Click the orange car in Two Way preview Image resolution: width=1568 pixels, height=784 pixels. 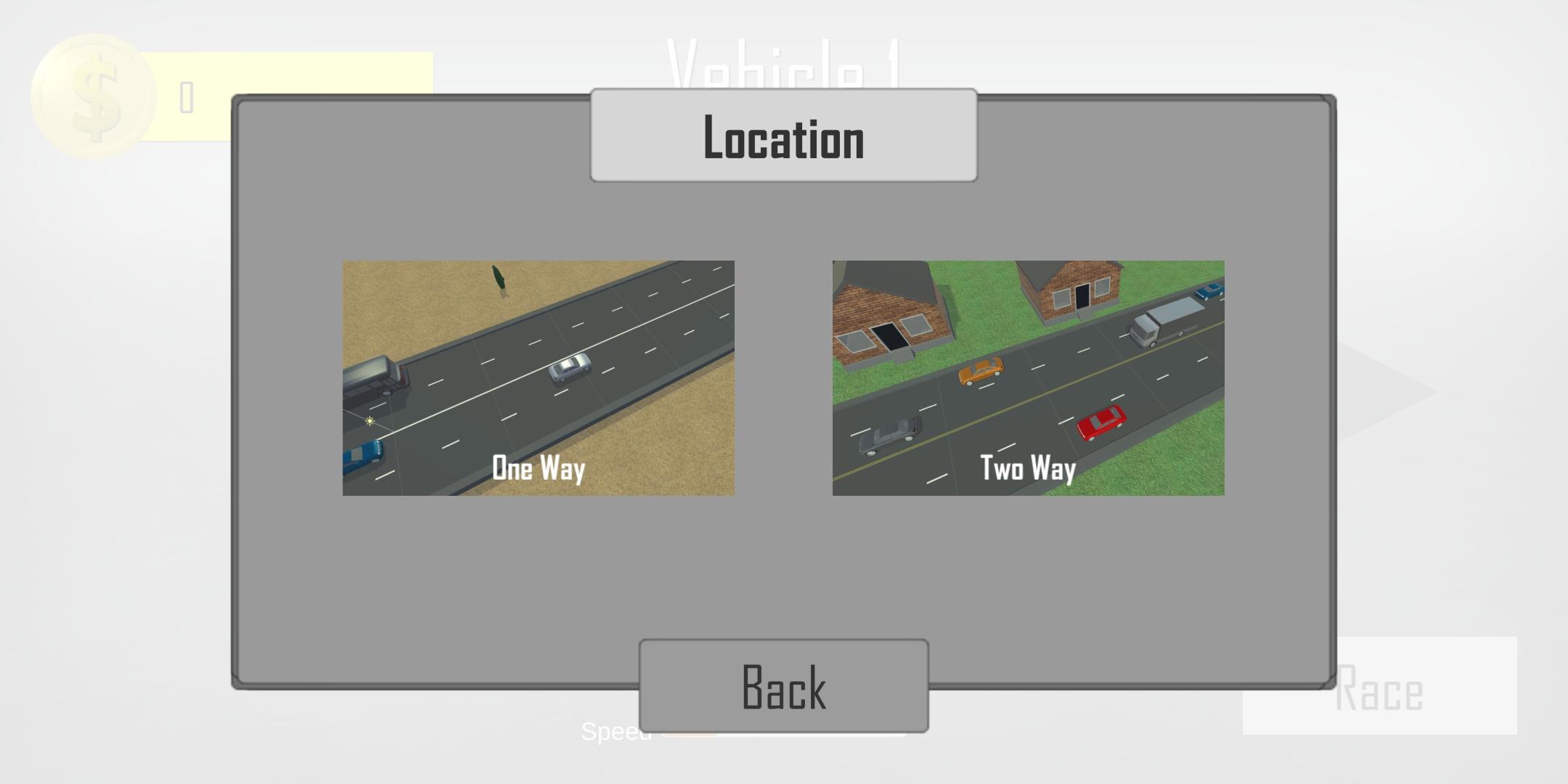981,372
